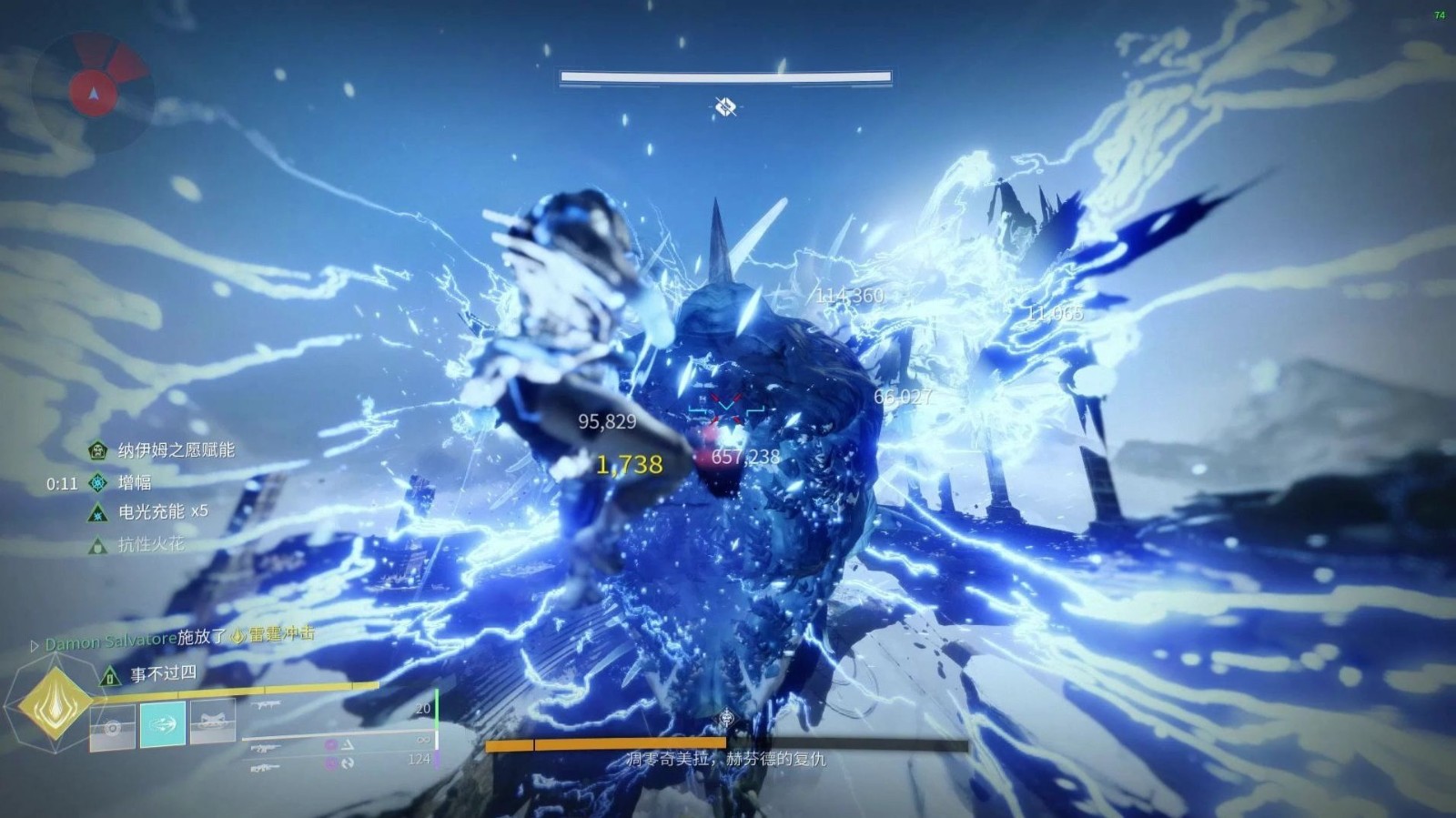Use the highlighted cyan melee ability

(x=163, y=722)
